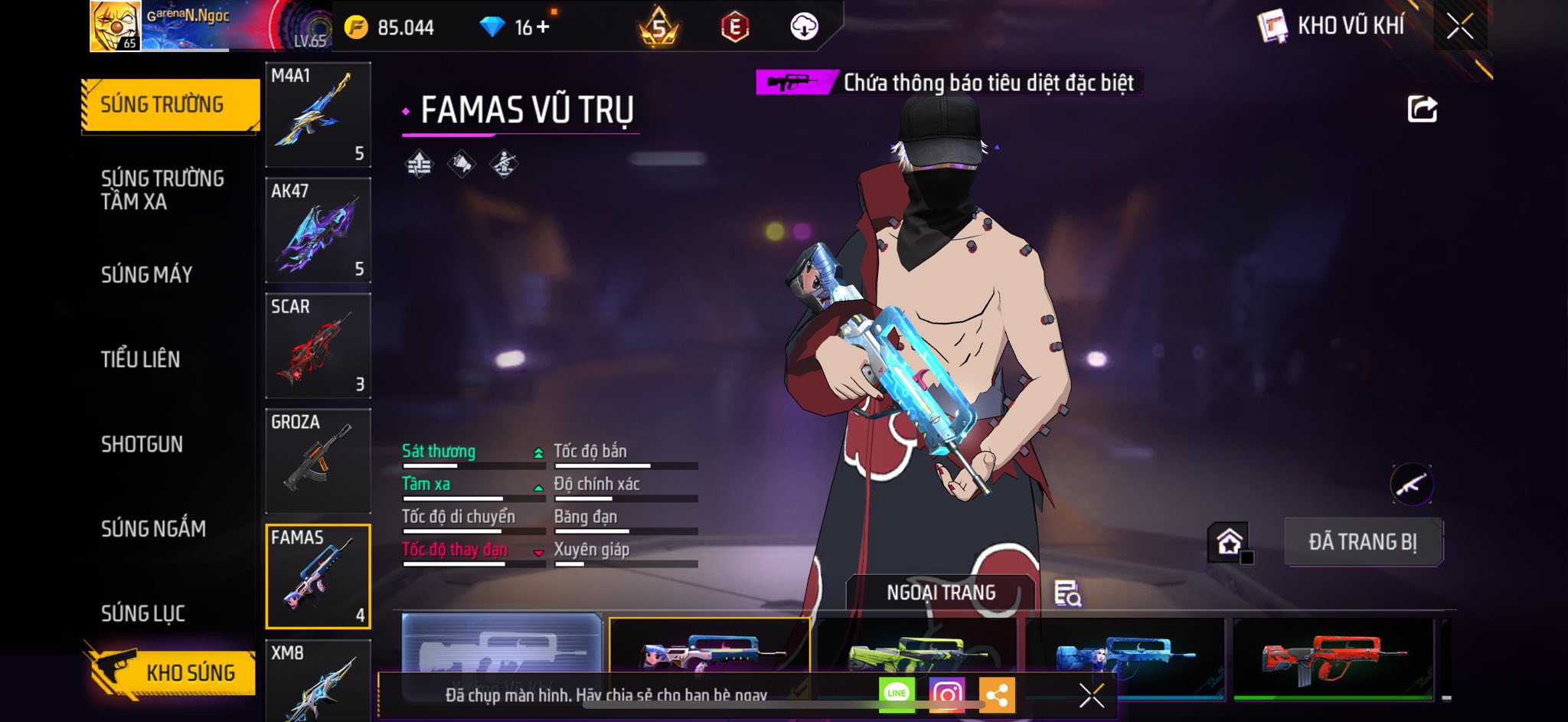Select the SCAR weapon slot
1568x722 pixels.
(318, 346)
